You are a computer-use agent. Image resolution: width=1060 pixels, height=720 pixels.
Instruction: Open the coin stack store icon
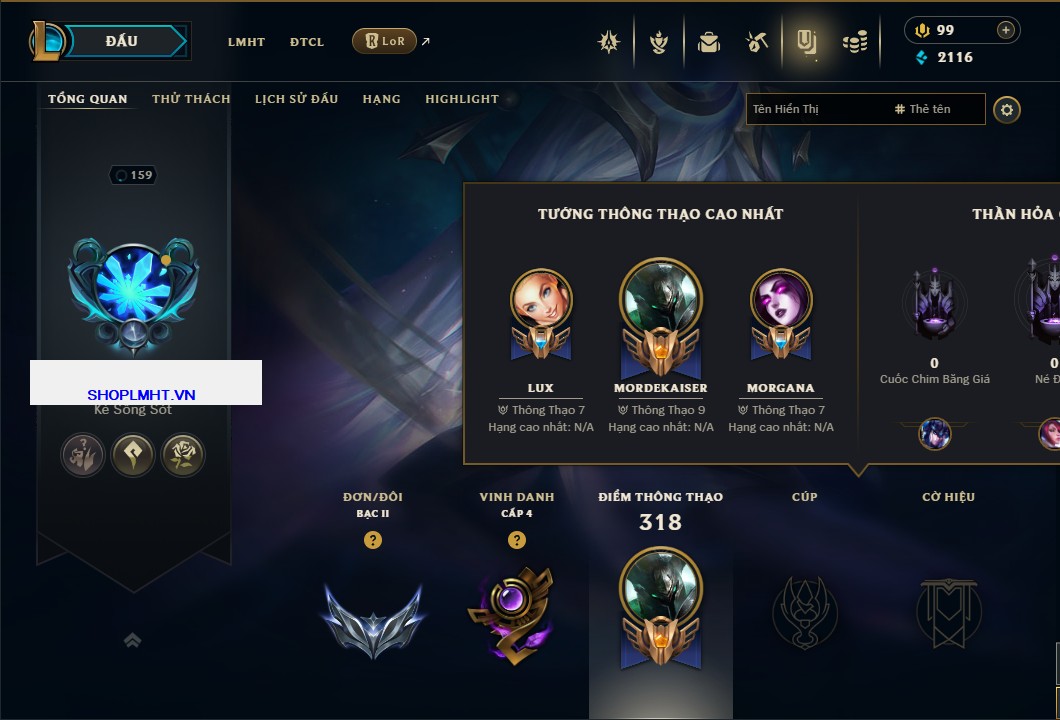coord(854,42)
